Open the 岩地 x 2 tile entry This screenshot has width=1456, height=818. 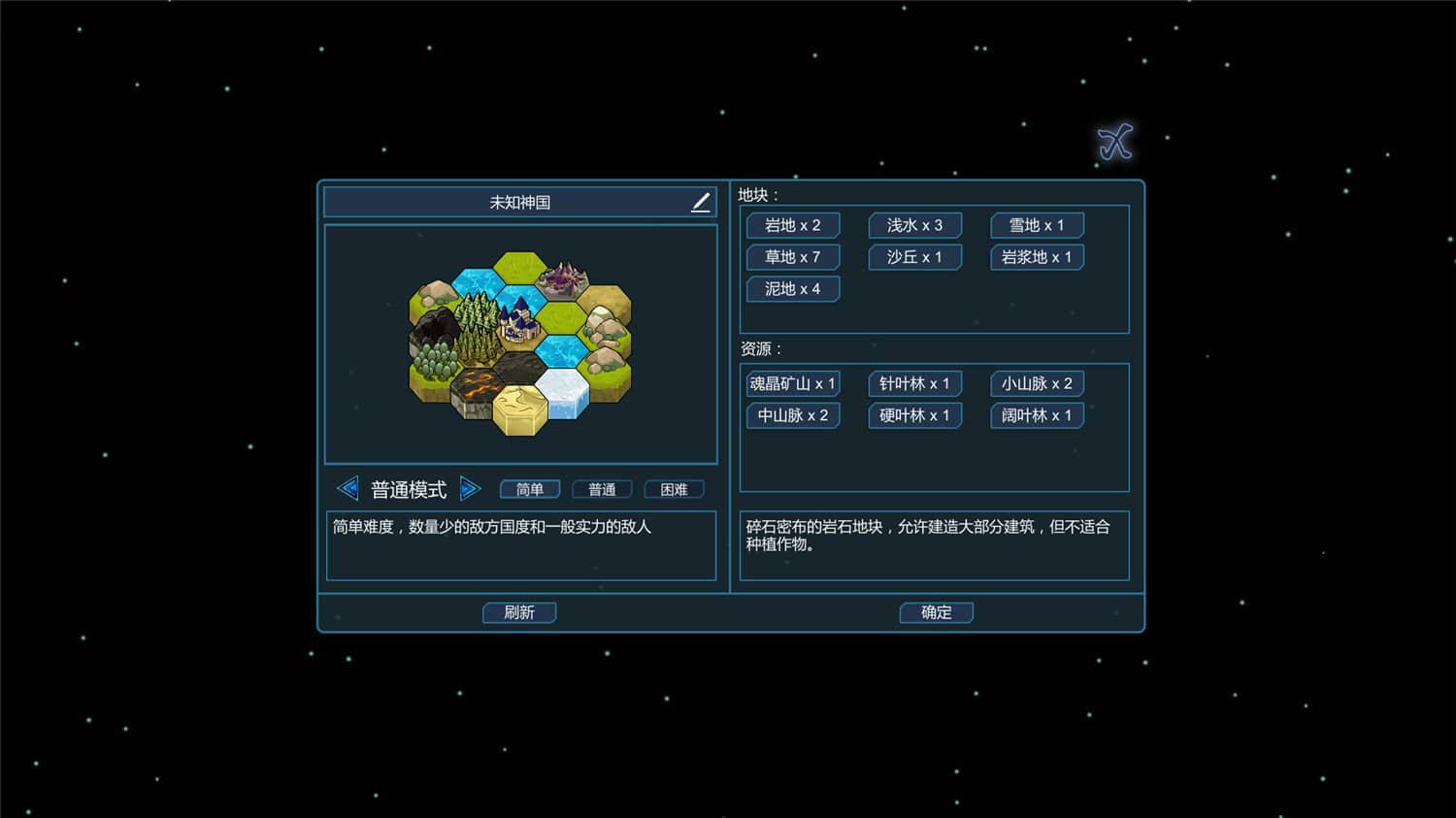click(x=792, y=225)
